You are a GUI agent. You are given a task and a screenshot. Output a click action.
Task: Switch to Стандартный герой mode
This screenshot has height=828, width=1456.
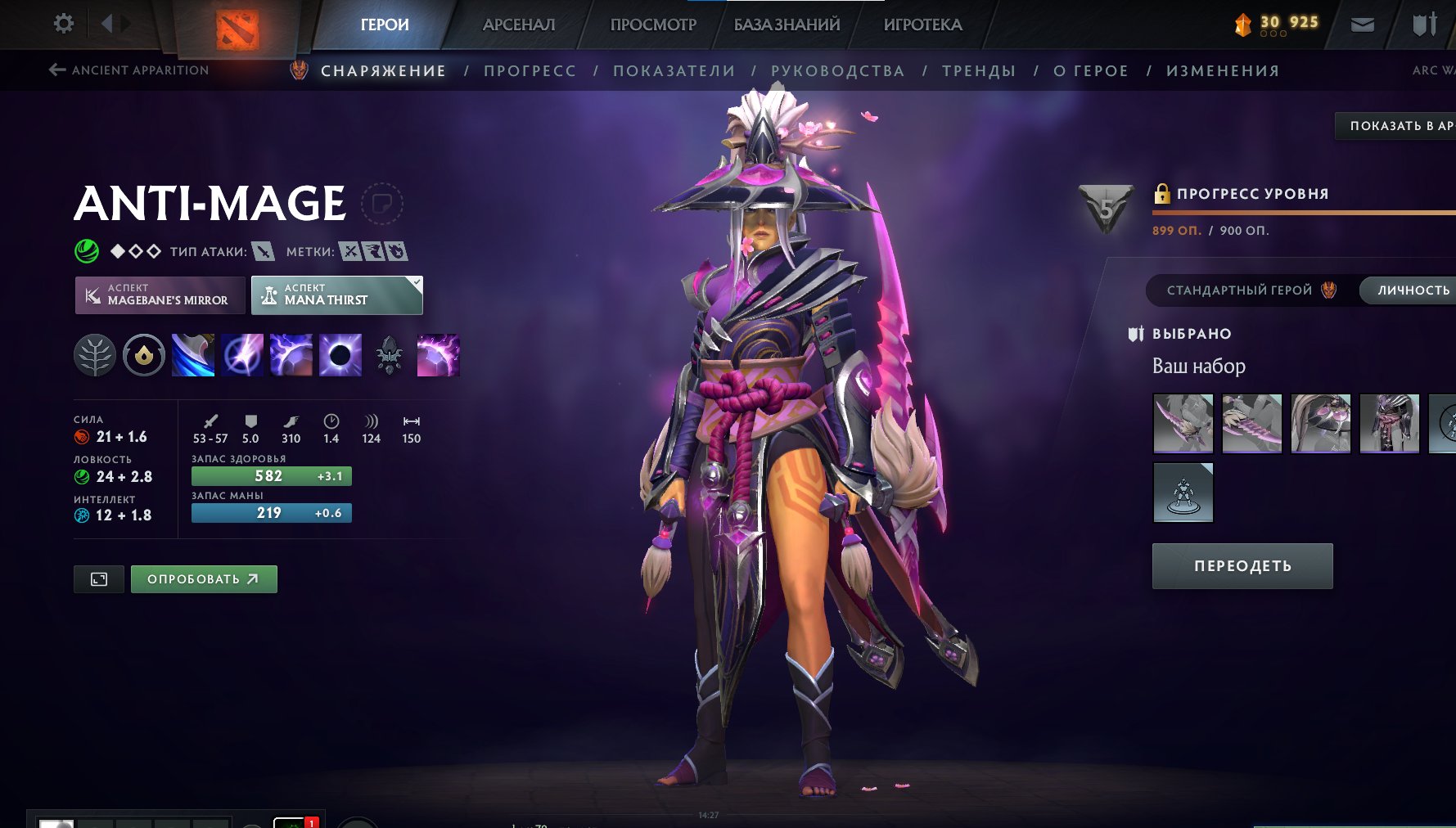point(1238,290)
